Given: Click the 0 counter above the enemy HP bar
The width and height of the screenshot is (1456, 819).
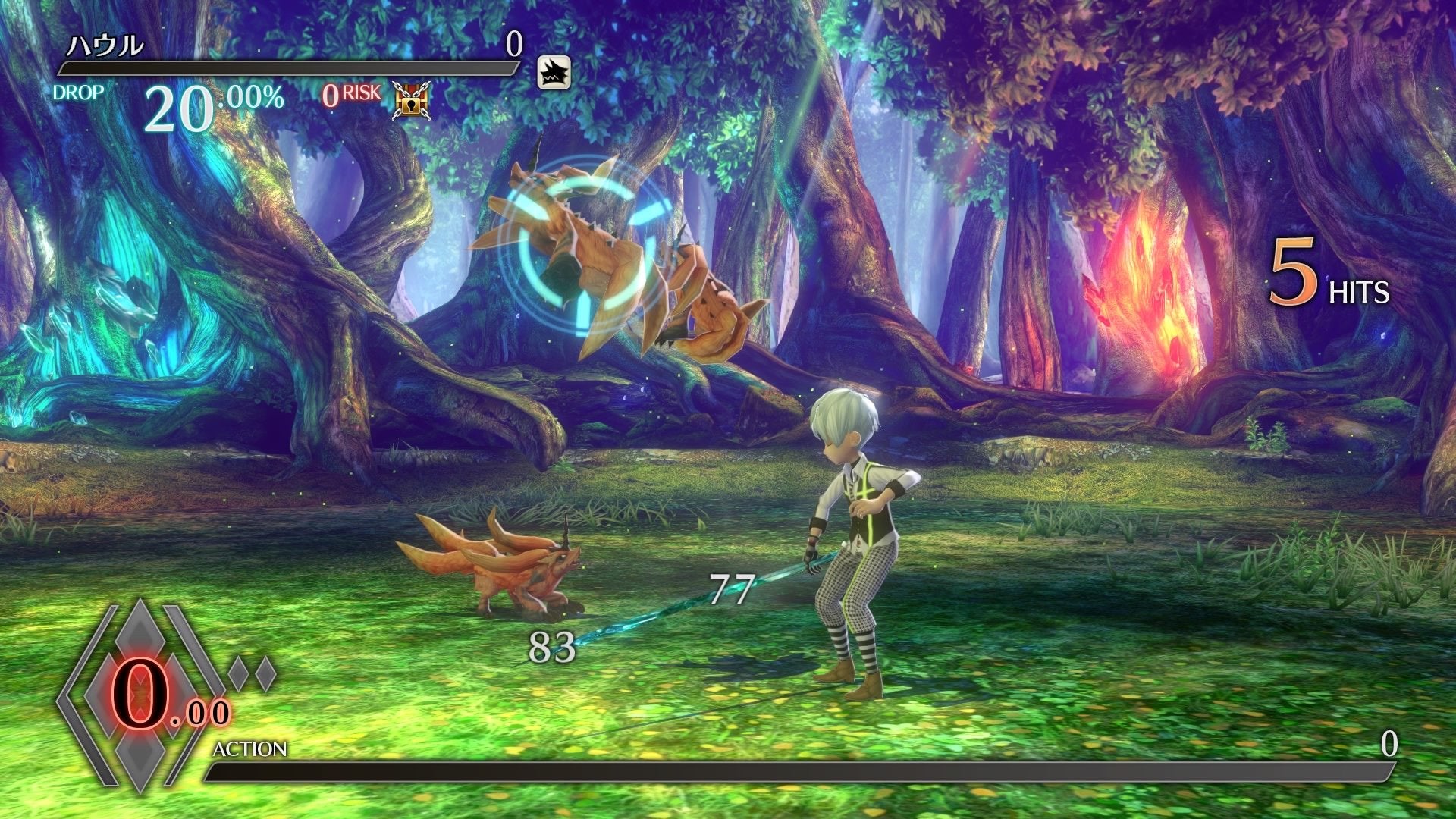Looking at the screenshot, I should pyautogui.click(x=513, y=44).
